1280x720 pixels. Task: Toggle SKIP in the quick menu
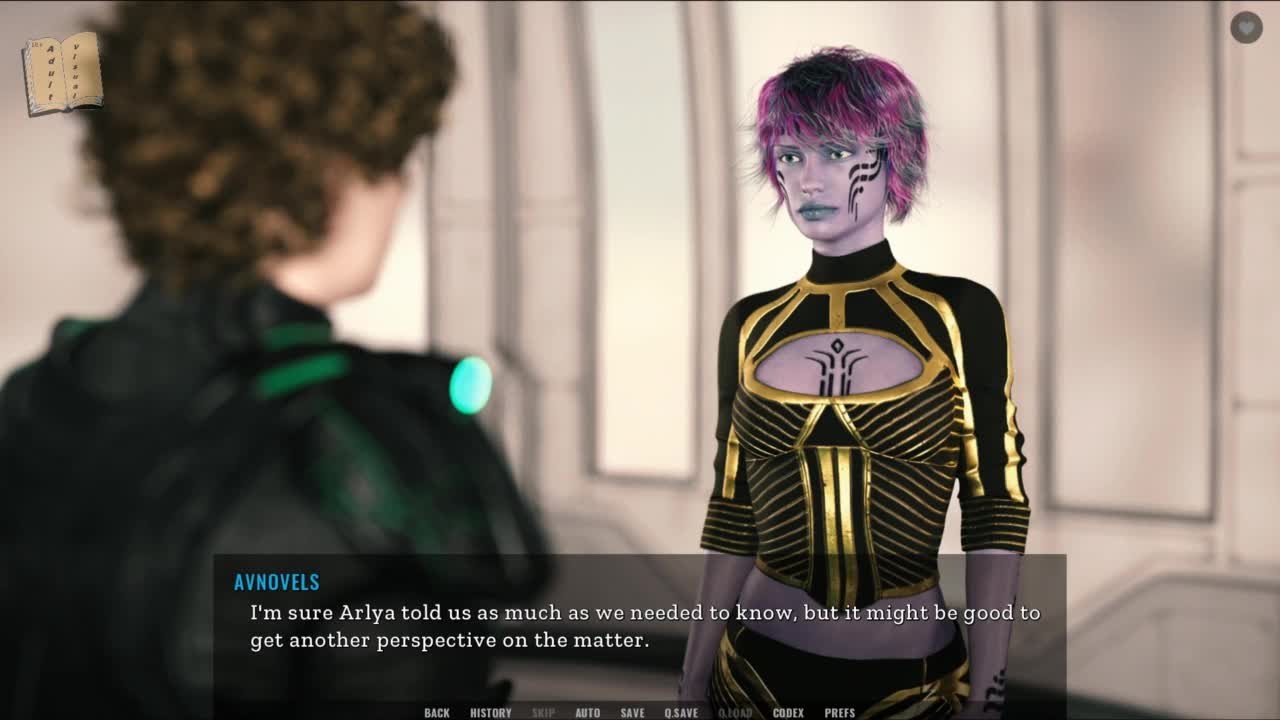pos(543,713)
